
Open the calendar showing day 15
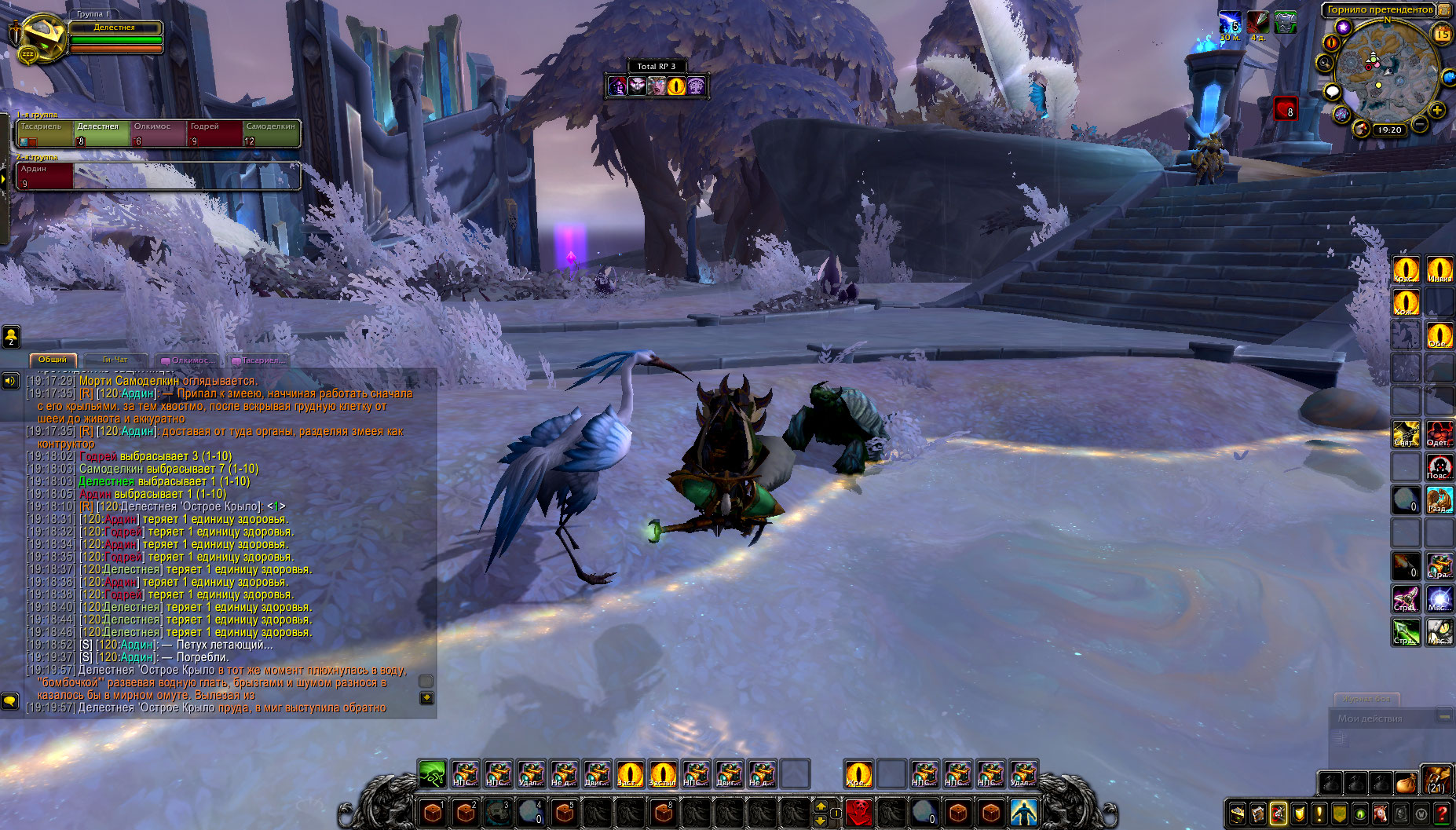(x=1442, y=34)
